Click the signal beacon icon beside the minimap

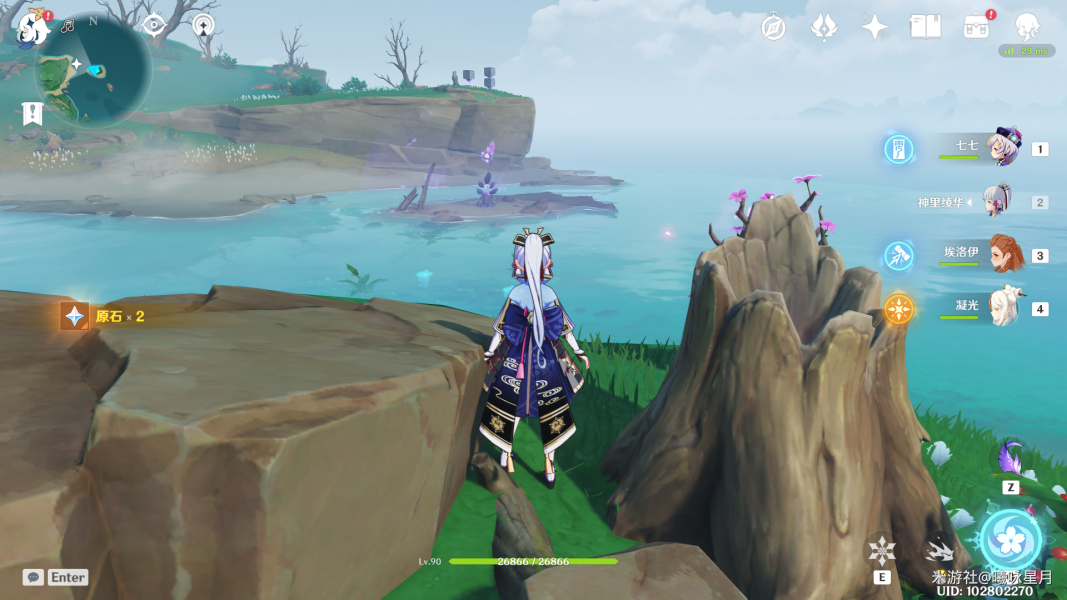[x=204, y=26]
